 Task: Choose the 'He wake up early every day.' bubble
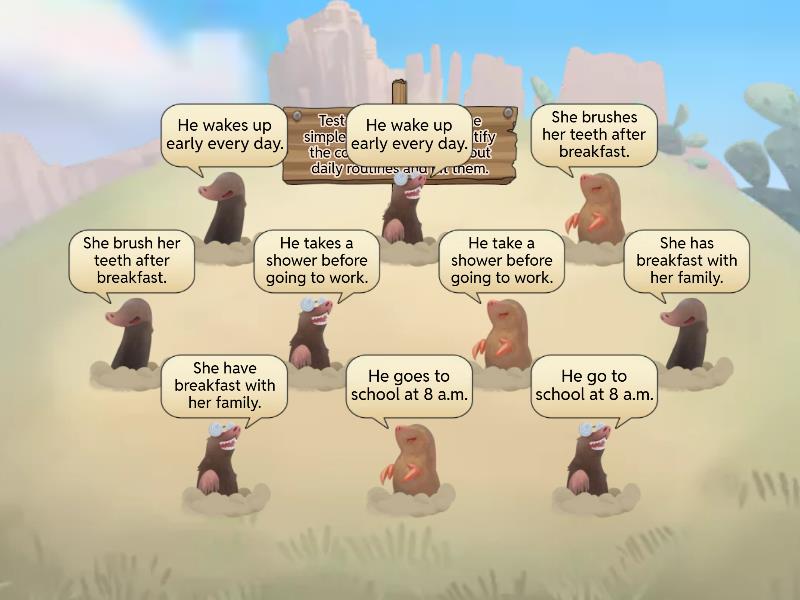[x=409, y=135]
